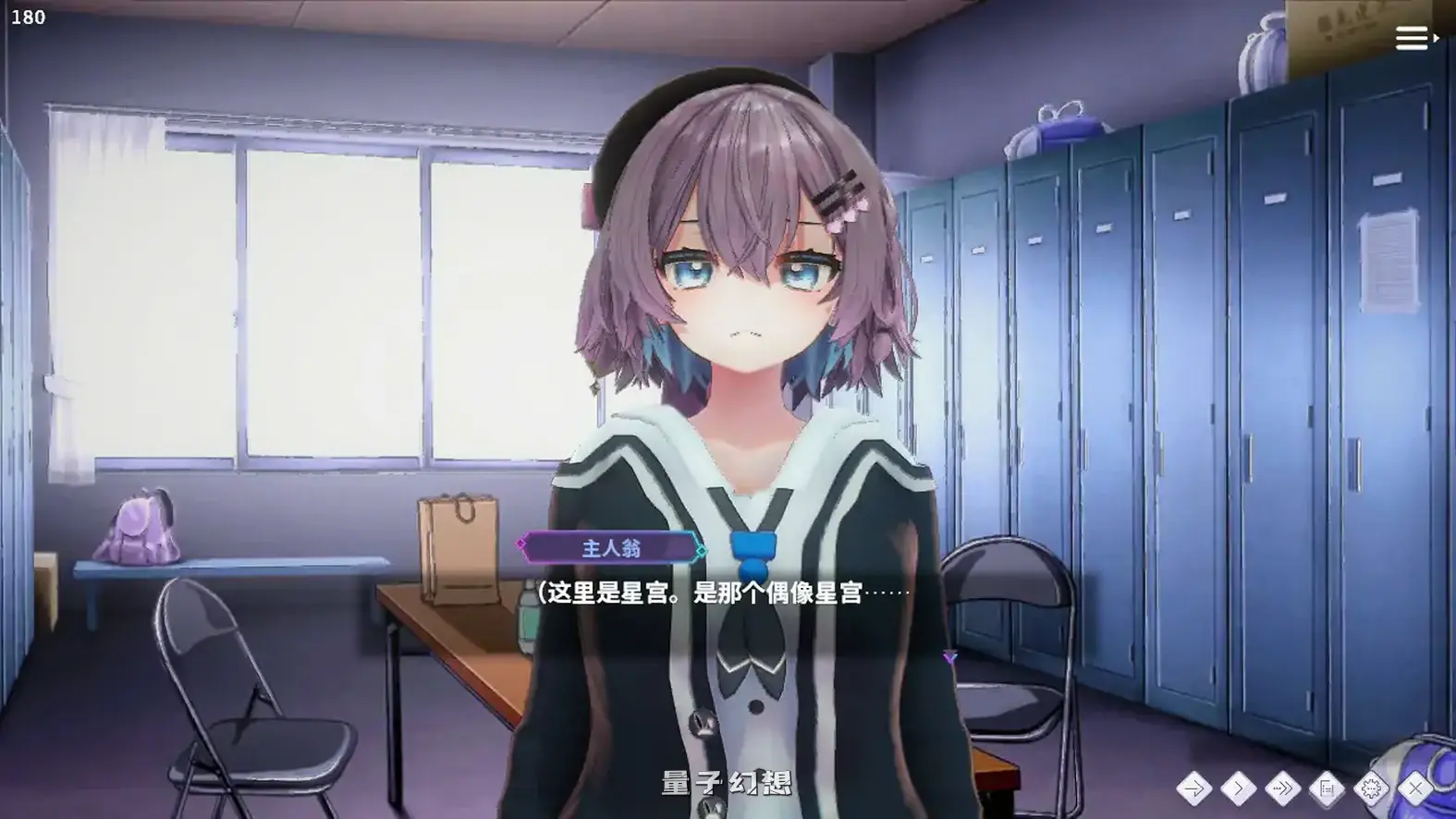Expand the menu via the arrow beside the hamburger
Image resolution: width=1456 pixels, height=819 pixels.
click(1436, 39)
